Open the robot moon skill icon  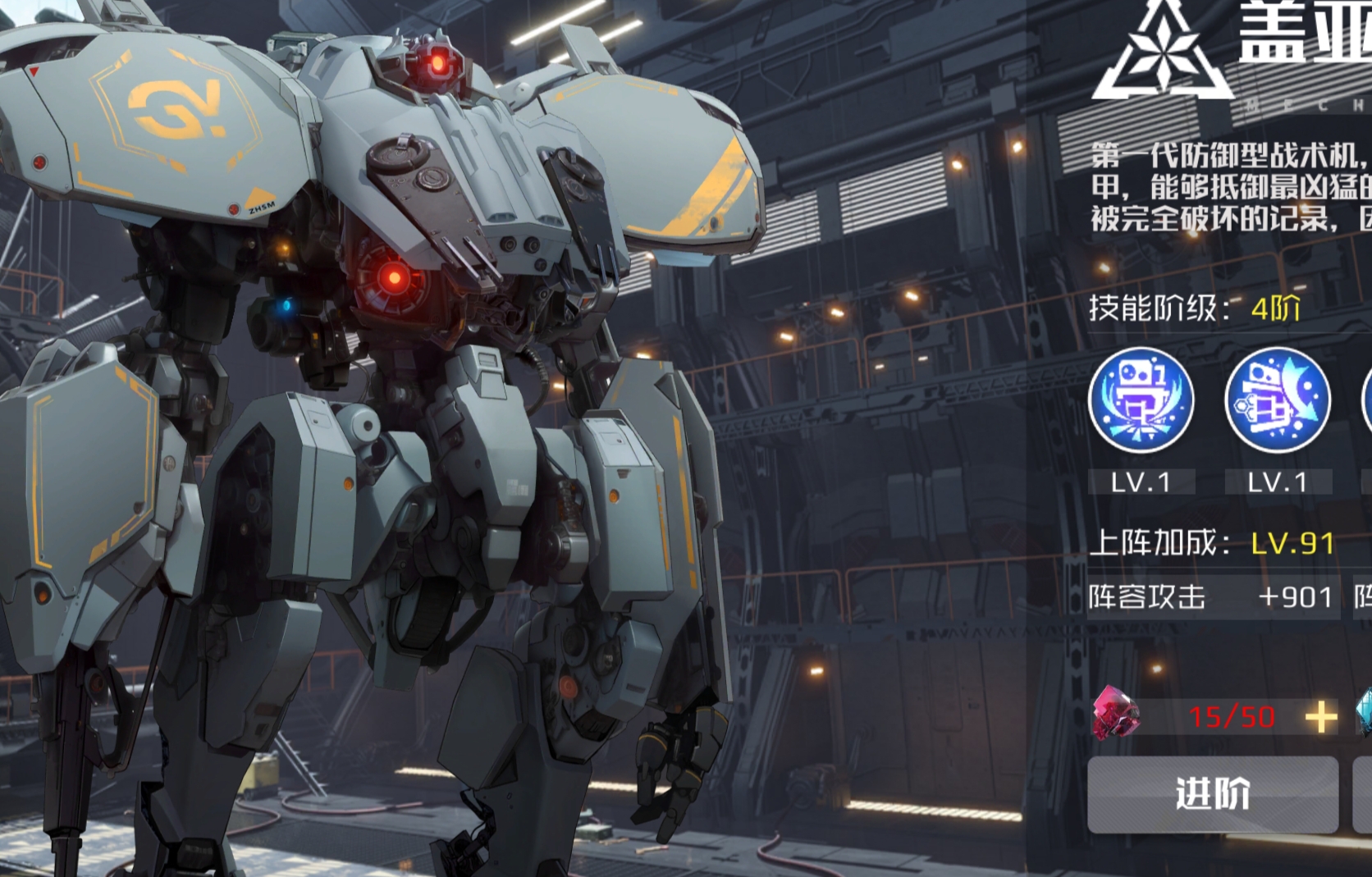click(1277, 400)
